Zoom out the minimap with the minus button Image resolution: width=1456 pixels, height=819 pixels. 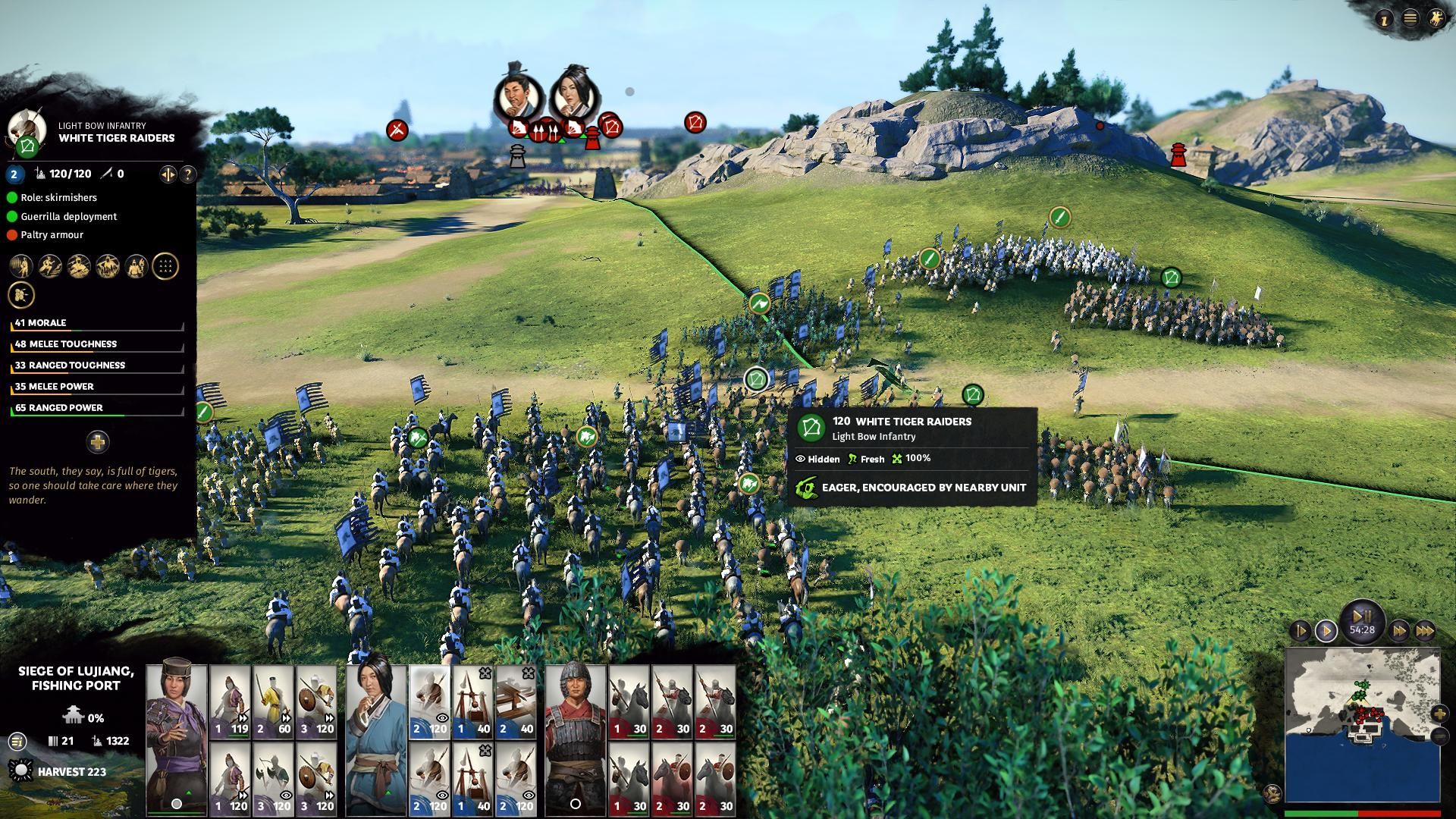1439,735
